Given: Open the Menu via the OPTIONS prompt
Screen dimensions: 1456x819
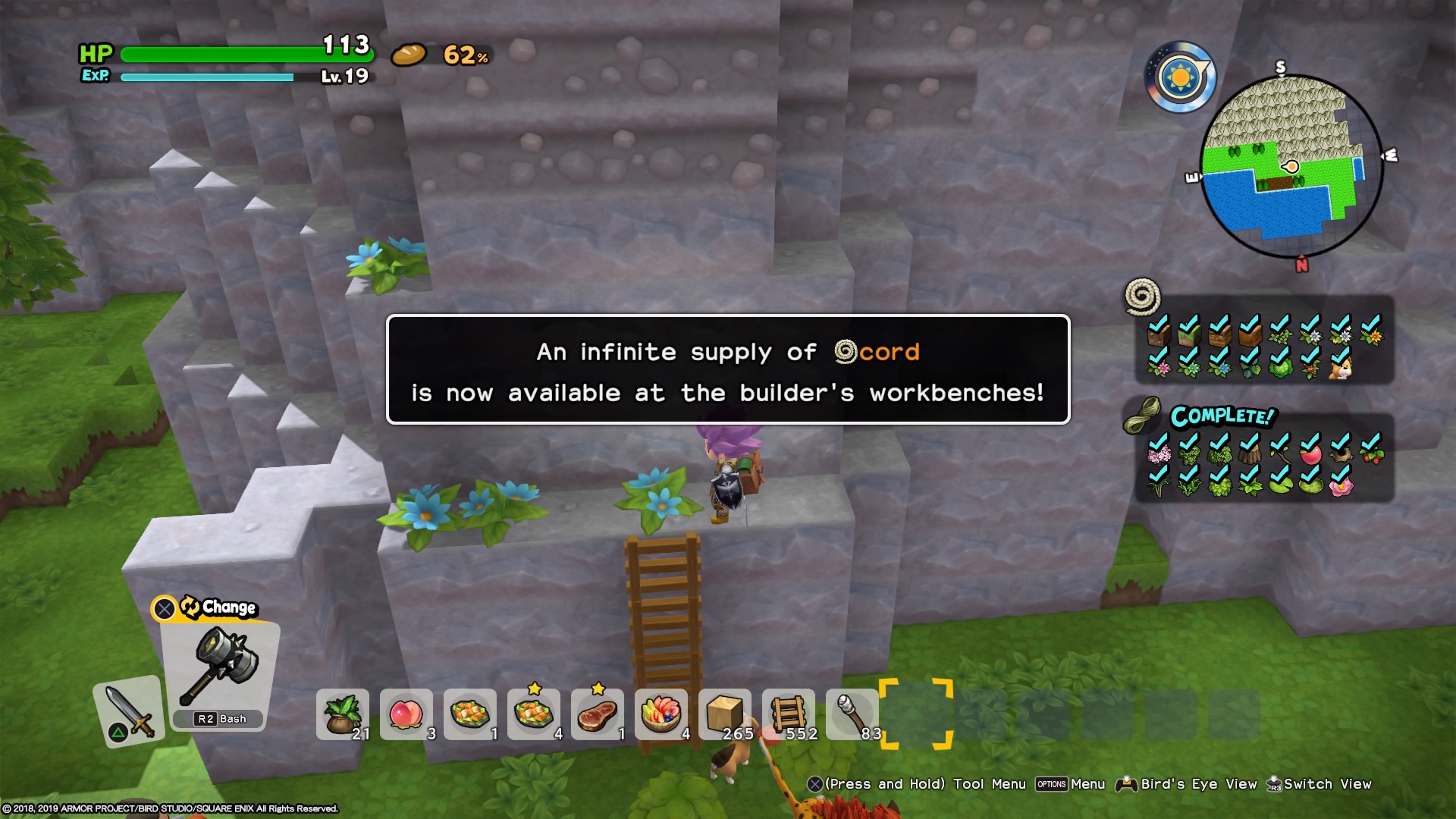Looking at the screenshot, I should coord(1053,784).
